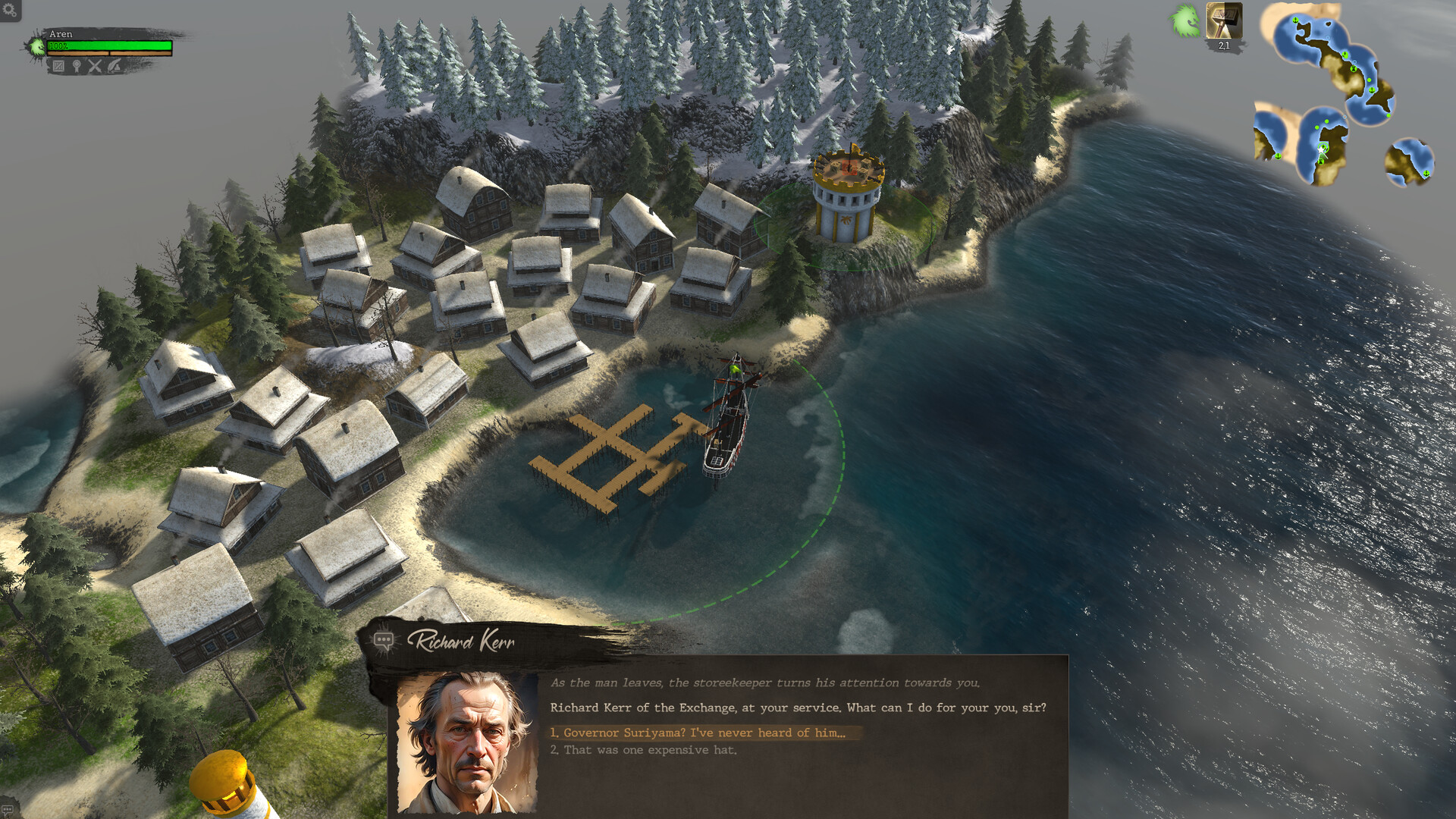This screenshot has height=819, width=1456.
Task: View achievements via the medal icon
Action: point(77,67)
